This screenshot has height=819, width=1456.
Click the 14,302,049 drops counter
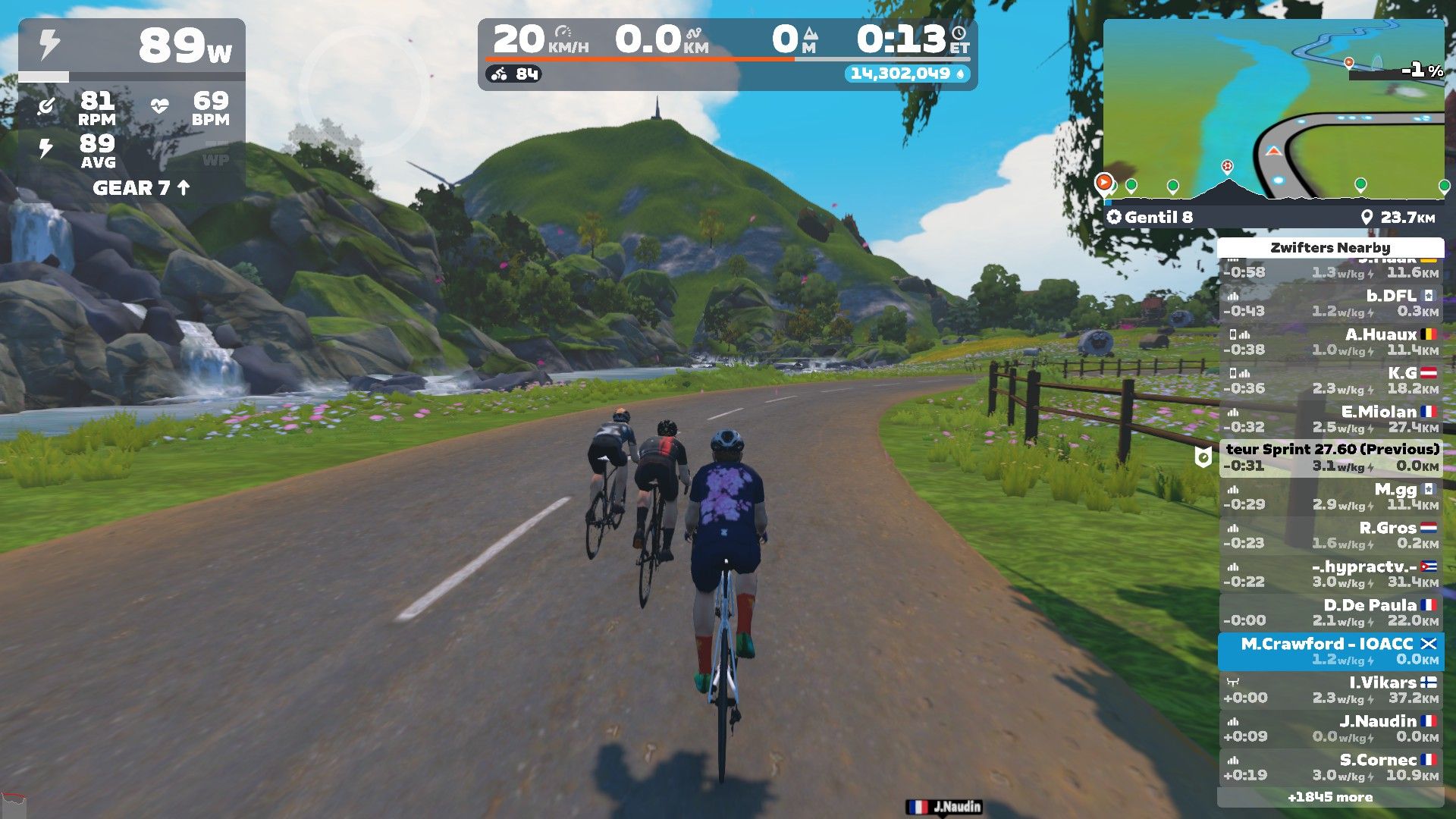(x=906, y=74)
